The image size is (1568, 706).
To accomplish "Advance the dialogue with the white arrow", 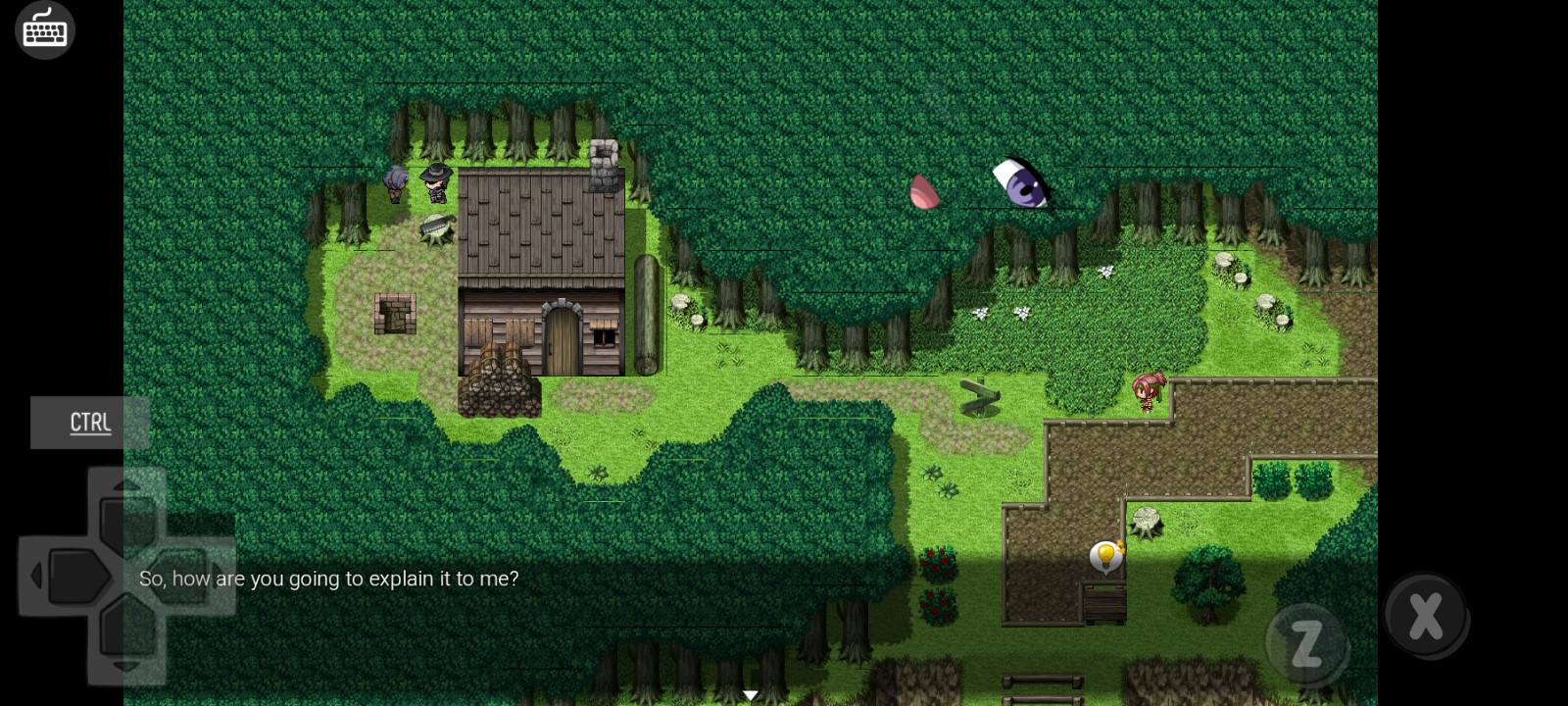I will coord(751,695).
